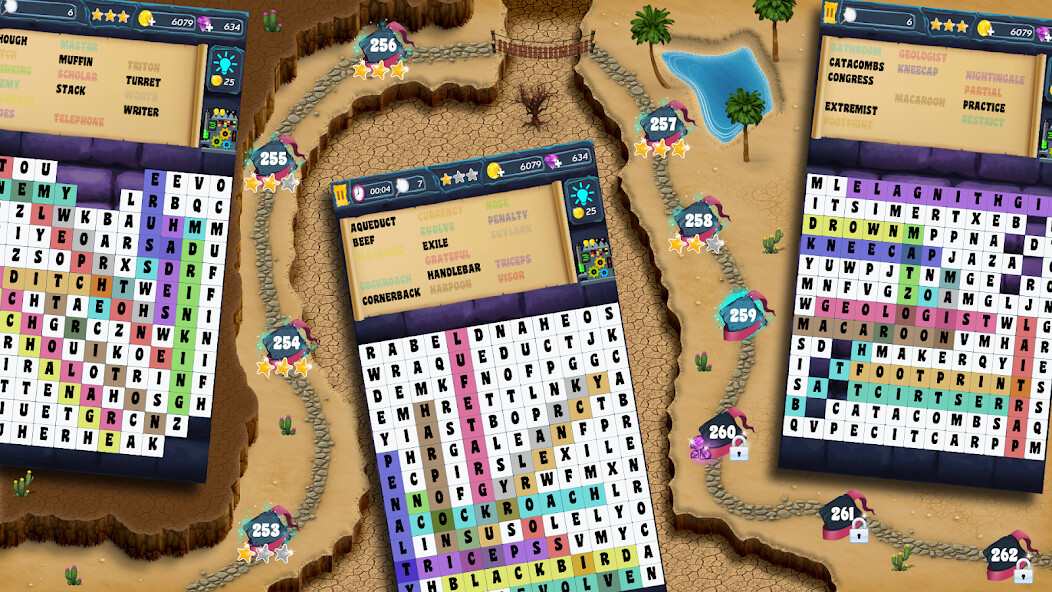Start level 259 with the red ribbon
The image size is (1052, 592).
coord(743,316)
